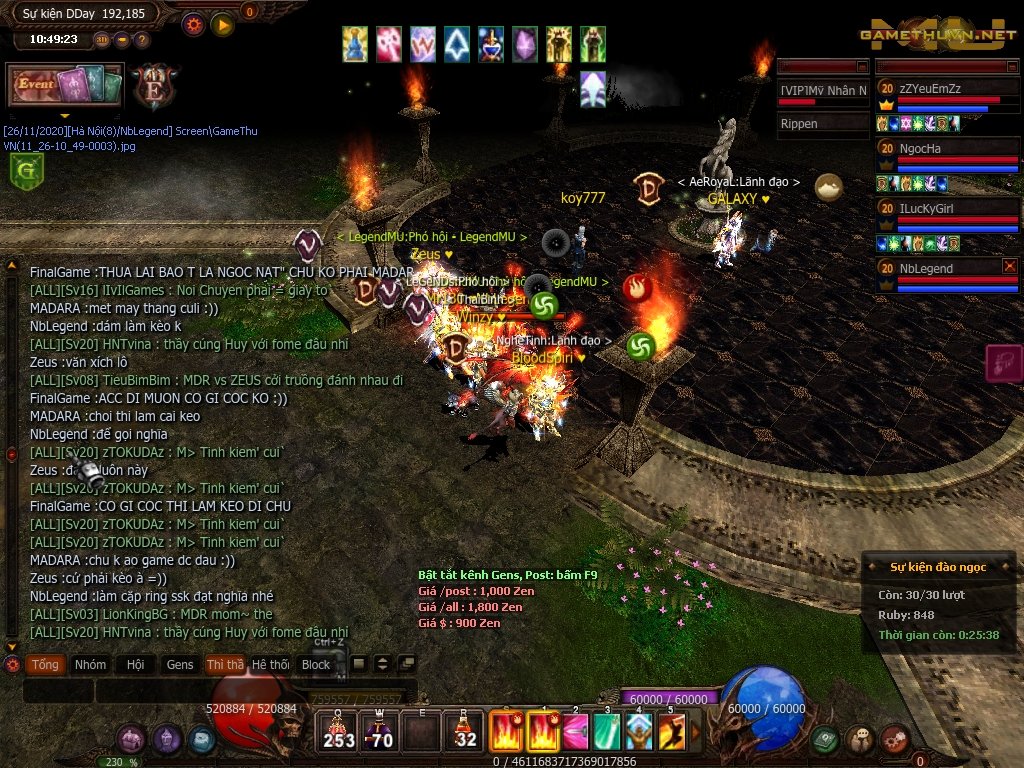Screen dimensions: 1024x768
Task: Close the NbLegend party frame
Action: point(1010,266)
